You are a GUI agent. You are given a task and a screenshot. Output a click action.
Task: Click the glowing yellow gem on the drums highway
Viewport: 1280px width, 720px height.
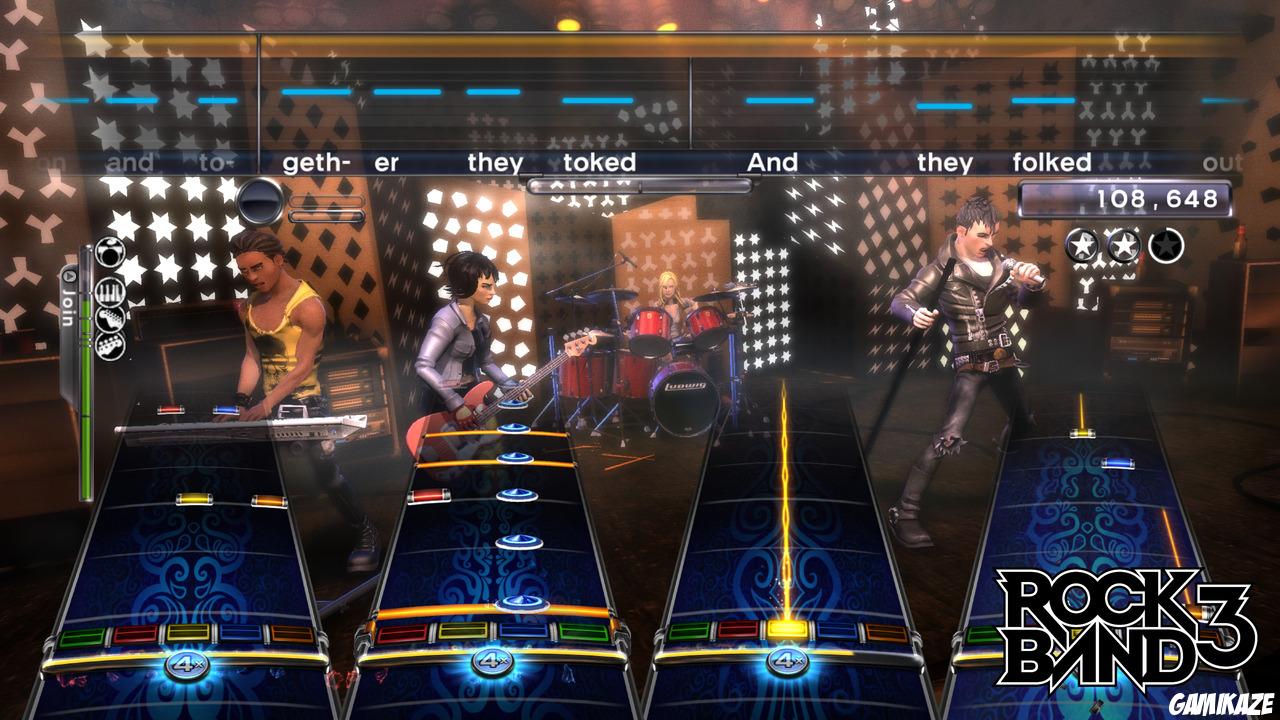pyautogui.click(x=789, y=629)
